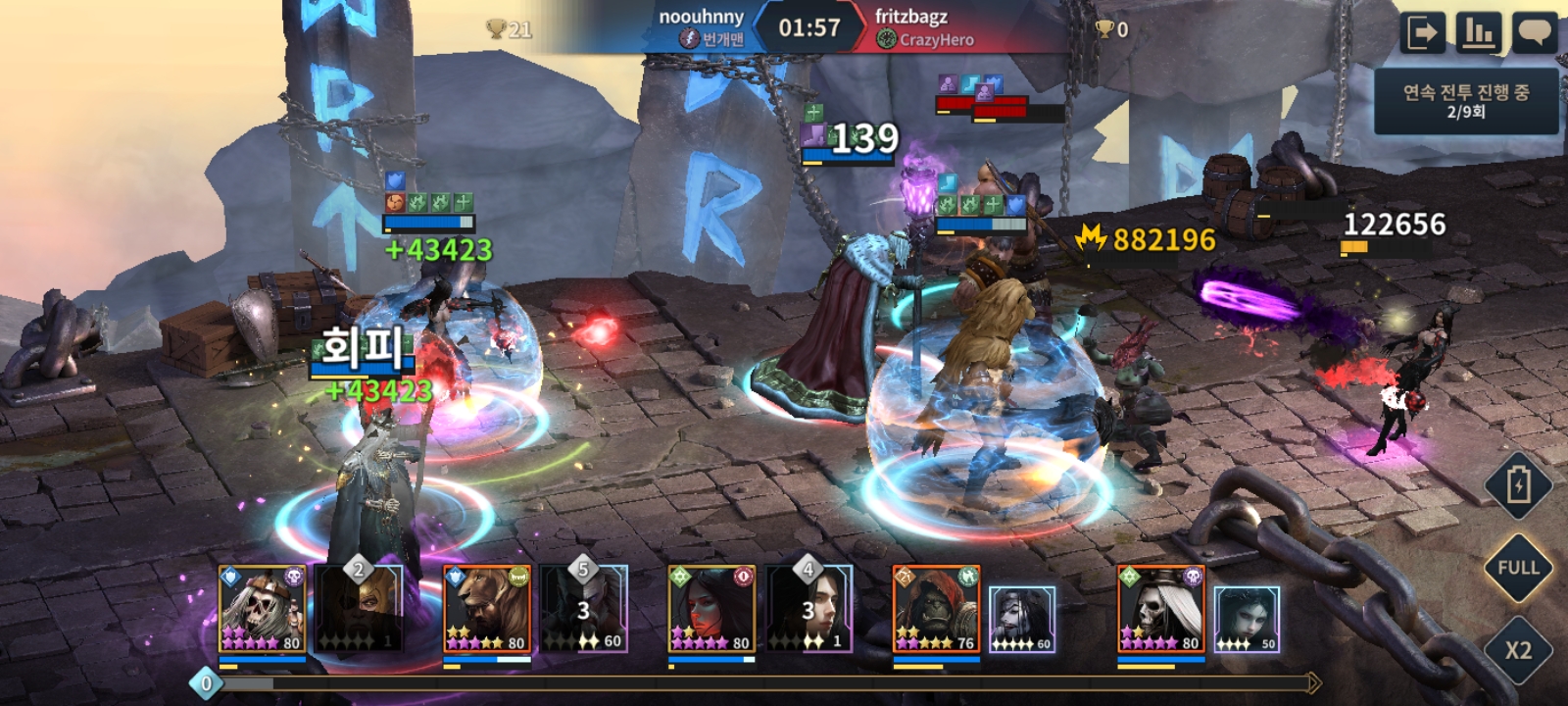Select the dark-haired man skill card numbered 4

click(808, 610)
